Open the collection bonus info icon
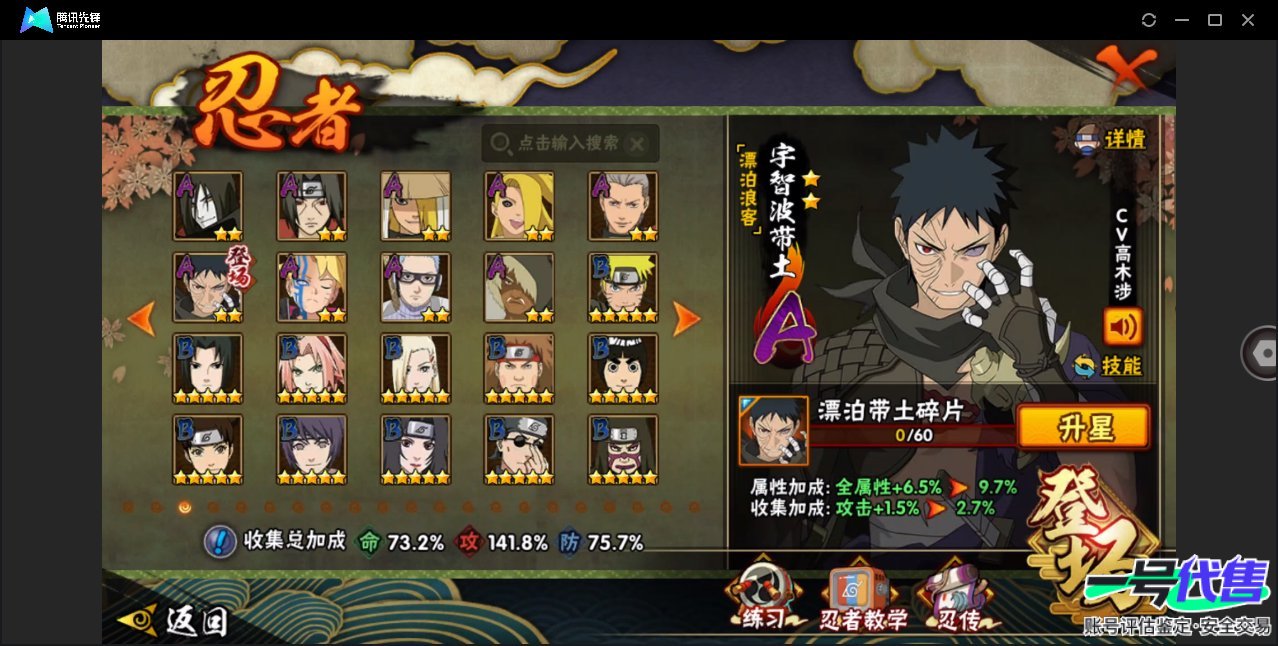Image resolution: width=1278 pixels, height=646 pixels. pos(219,541)
